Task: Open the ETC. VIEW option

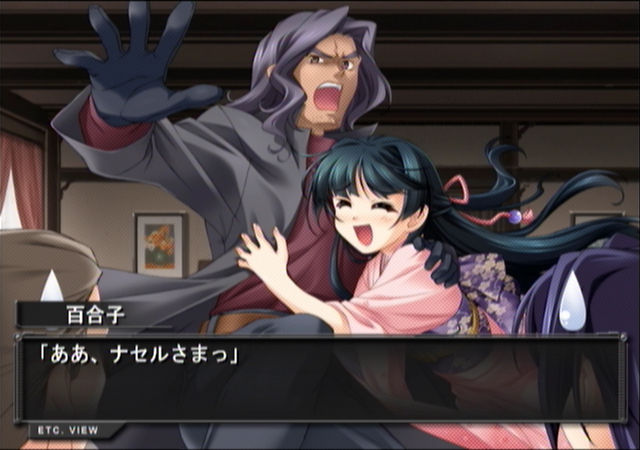Action: coord(67,430)
